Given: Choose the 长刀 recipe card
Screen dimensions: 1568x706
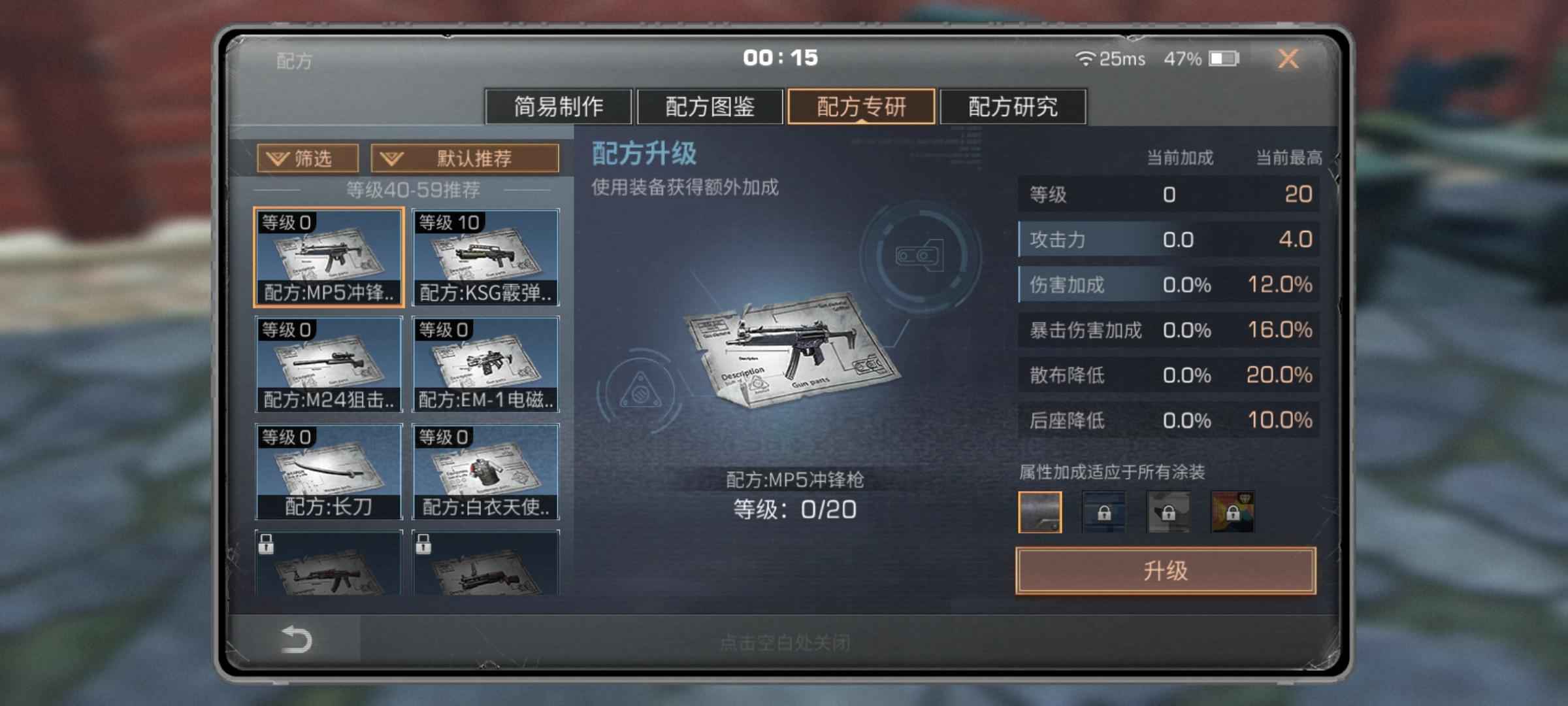Looking at the screenshot, I should 329,471.
